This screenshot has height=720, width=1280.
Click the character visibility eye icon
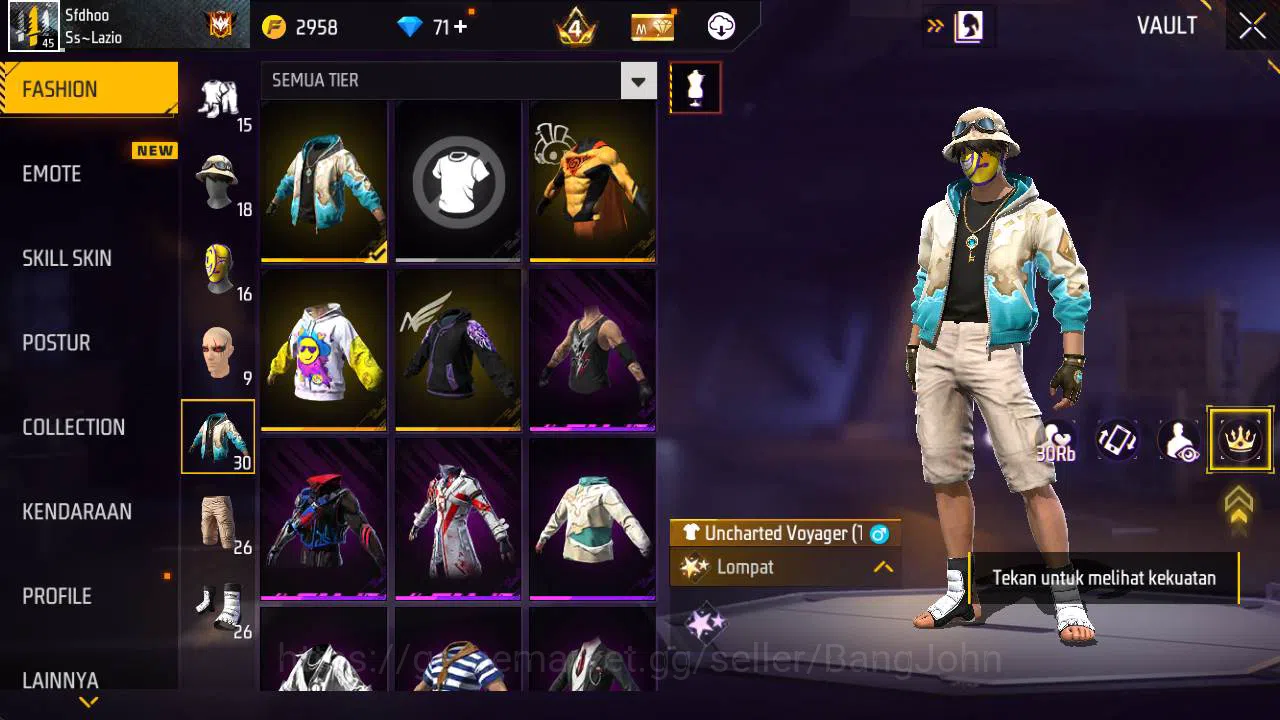point(1178,440)
